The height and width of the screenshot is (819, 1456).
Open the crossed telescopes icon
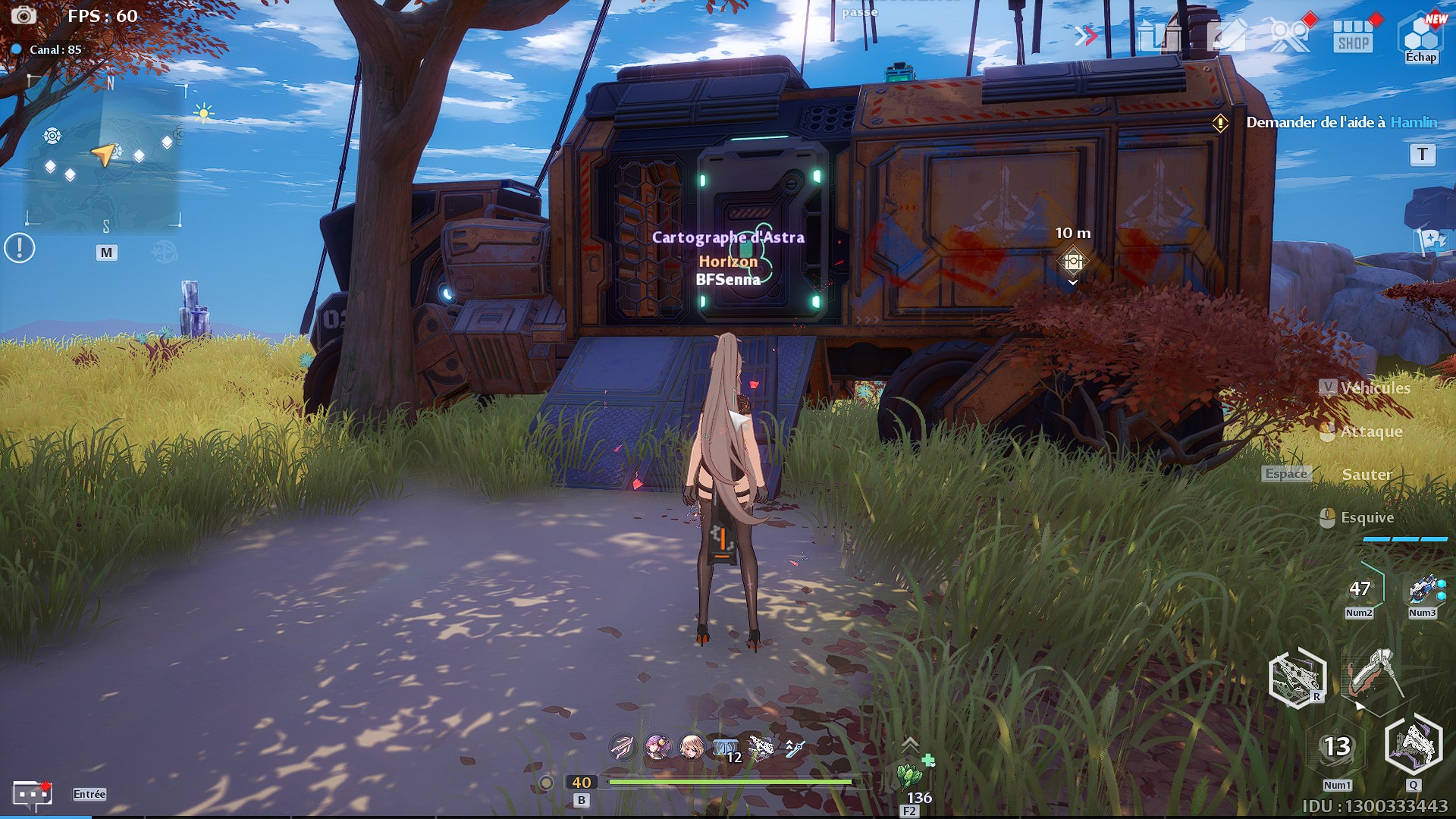[1289, 36]
